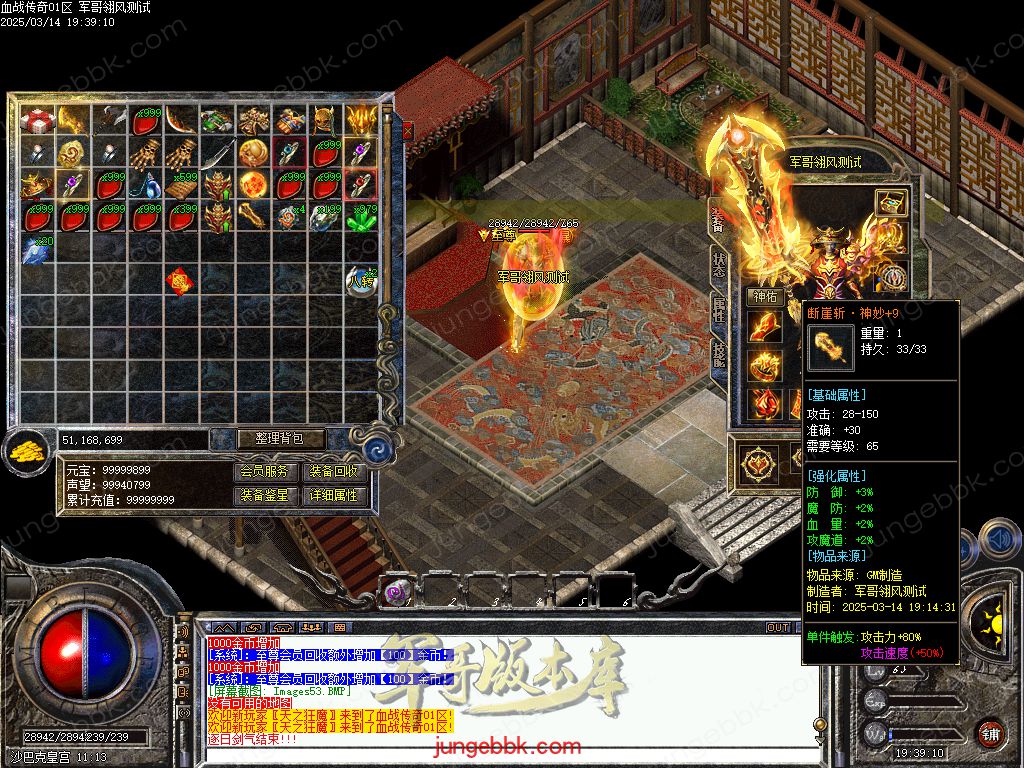The width and height of the screenshot is (1024, 768).
Task: Open 装备回收 equipment recycling
Action: 333,471
